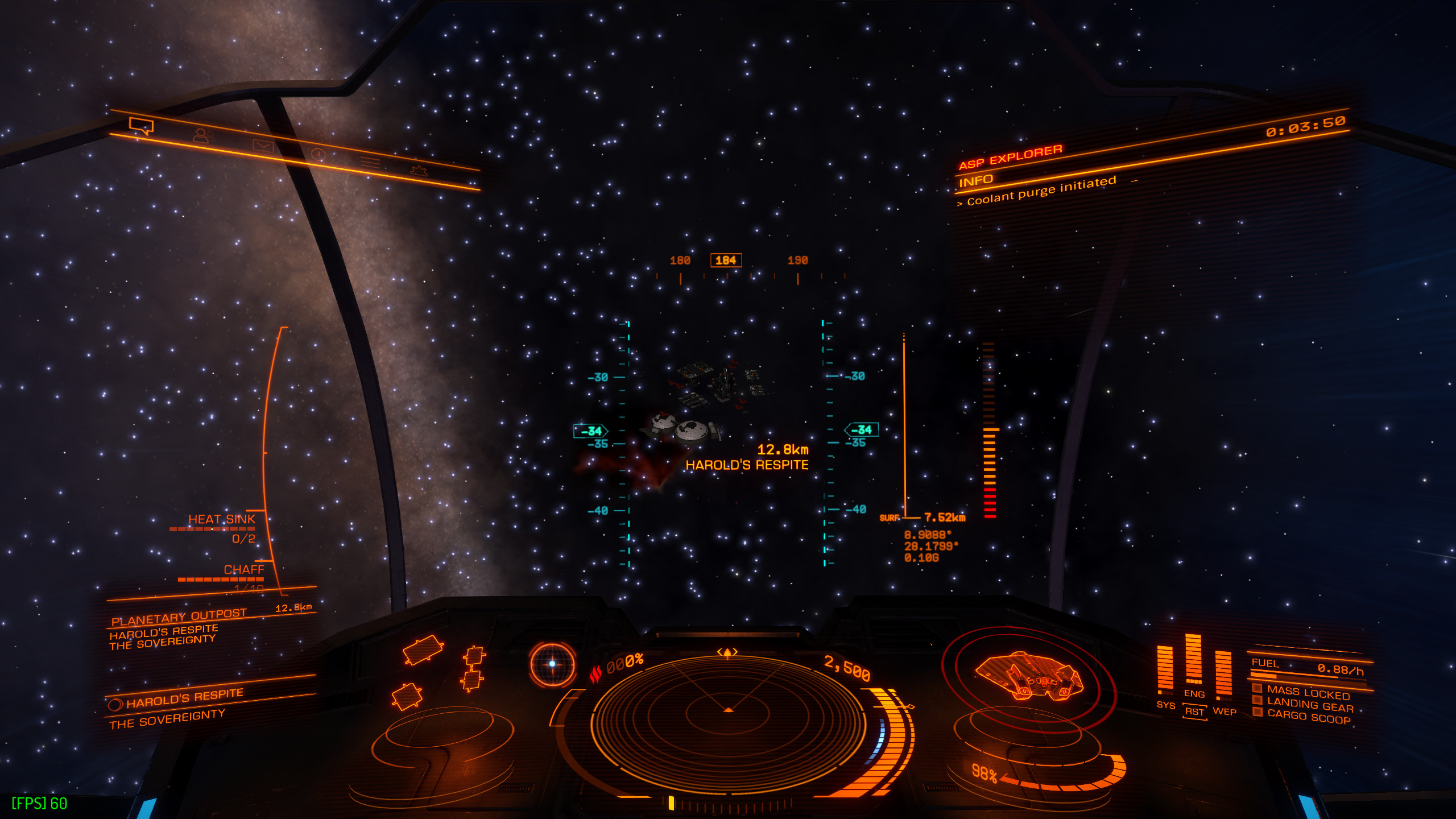Click the Harold's Respite target marker label
The width and height of the screenshot is (1456, 819).
pos(746,465)
